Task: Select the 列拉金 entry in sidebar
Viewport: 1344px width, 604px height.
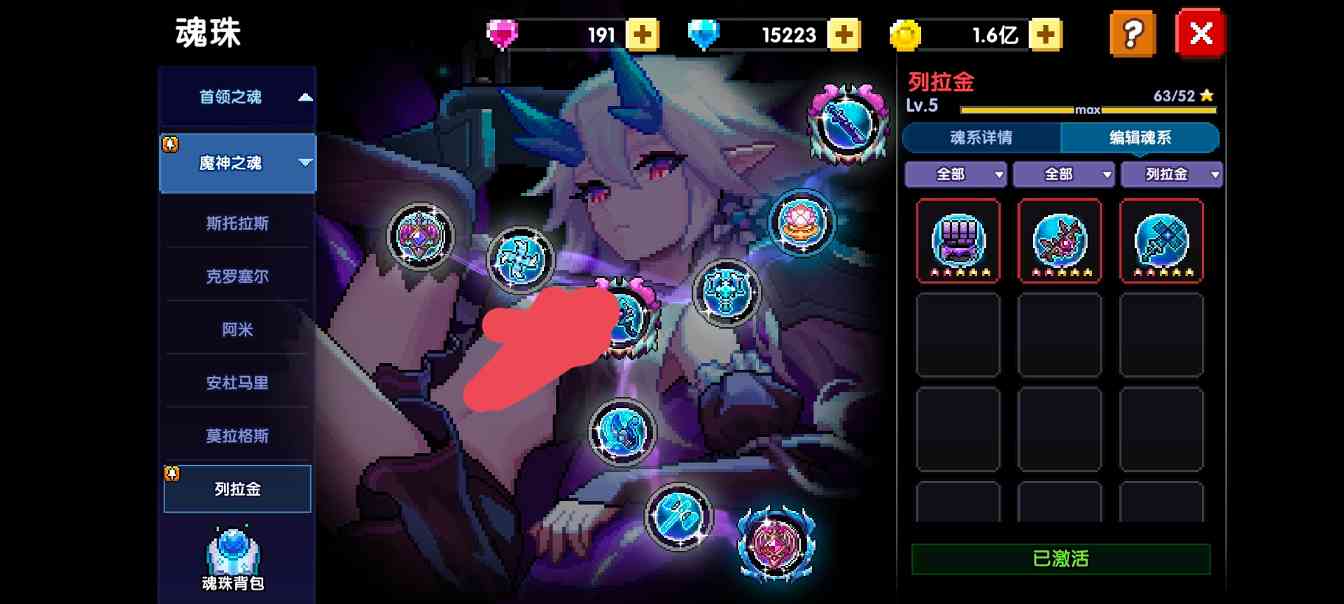Action: (237, 489)
